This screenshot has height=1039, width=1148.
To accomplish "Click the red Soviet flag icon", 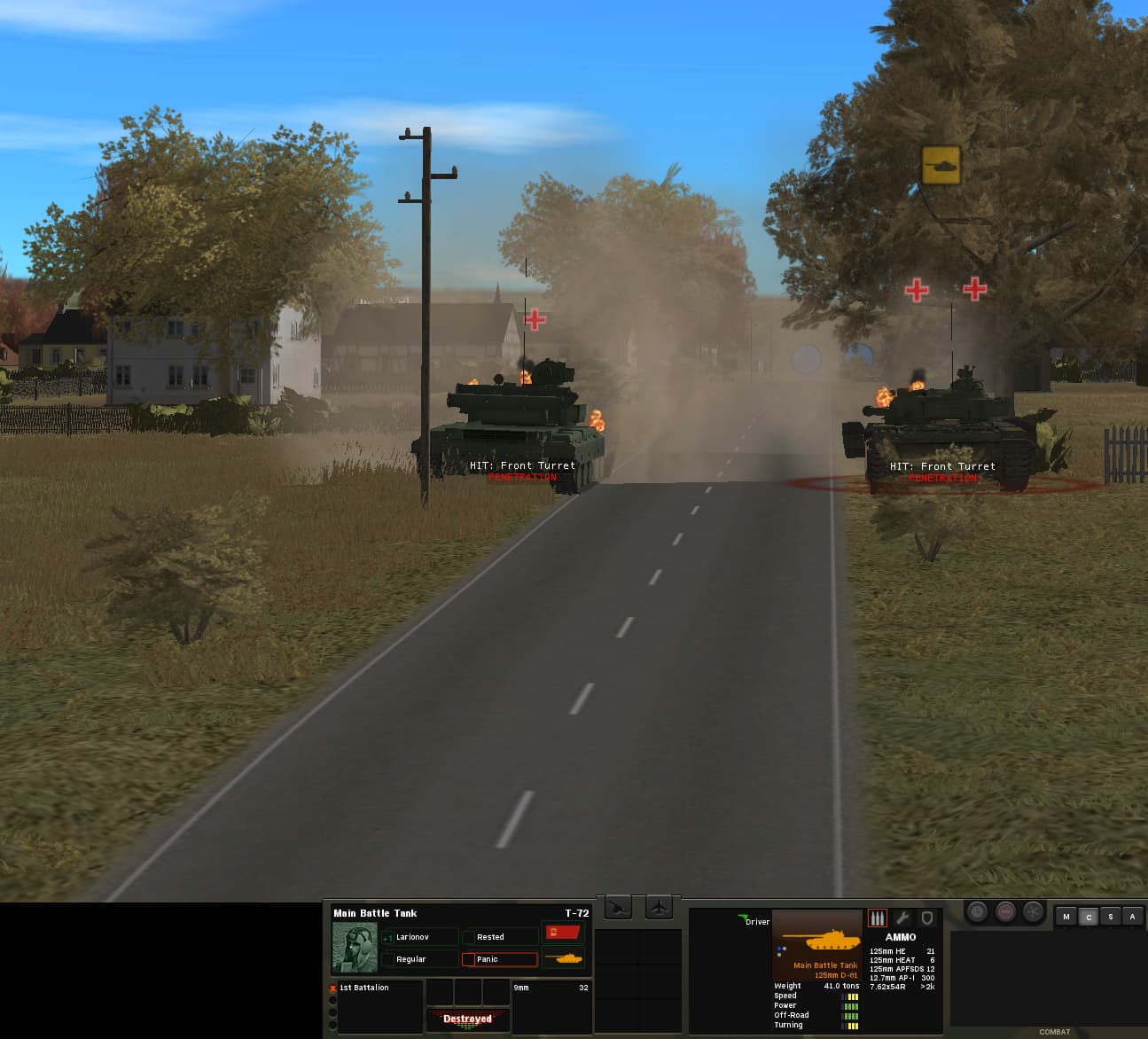I will [563, 933].
